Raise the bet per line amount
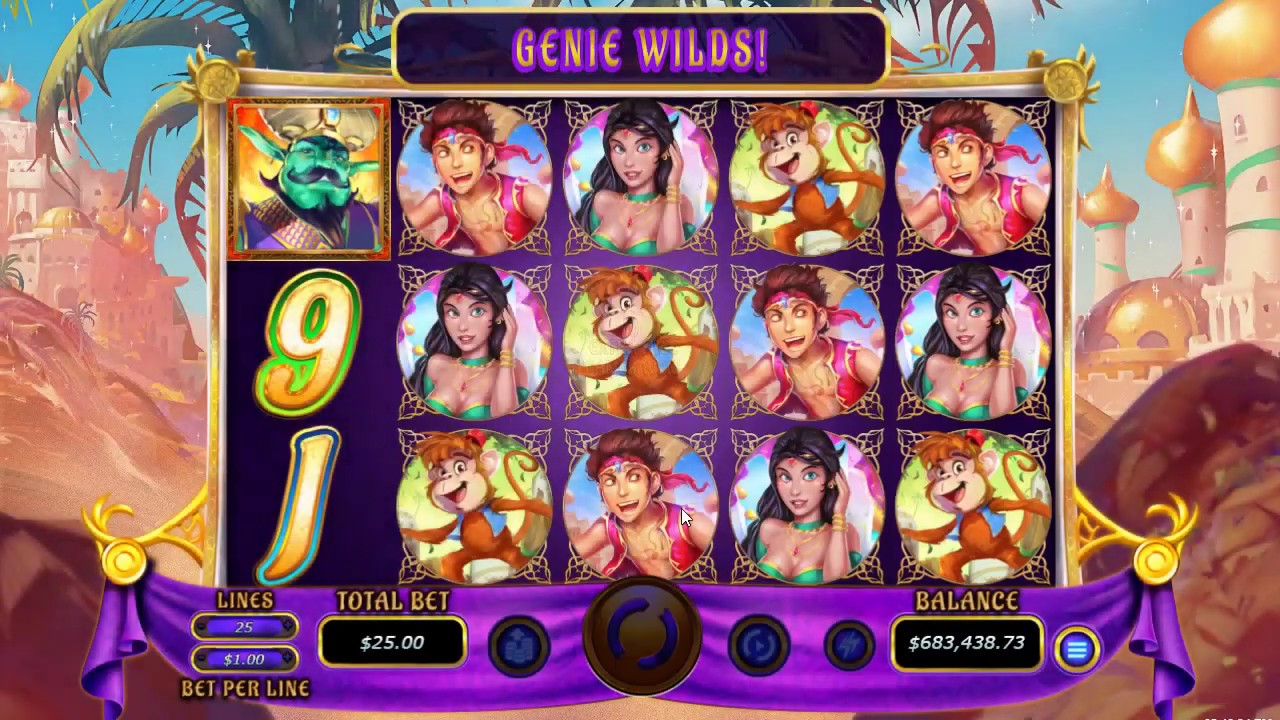Viewport: 1280px width, 720px height. (289, 659)
